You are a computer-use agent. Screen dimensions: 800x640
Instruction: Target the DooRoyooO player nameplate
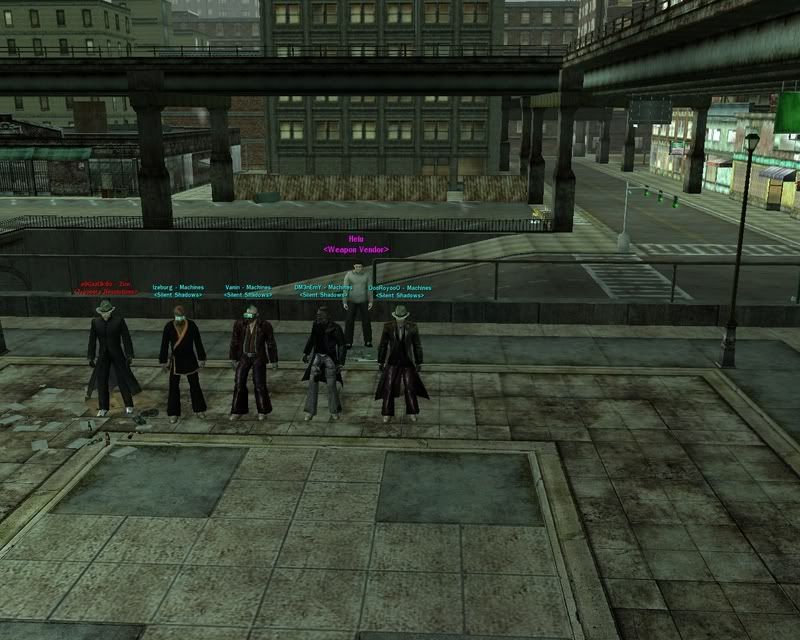[399, 291]
